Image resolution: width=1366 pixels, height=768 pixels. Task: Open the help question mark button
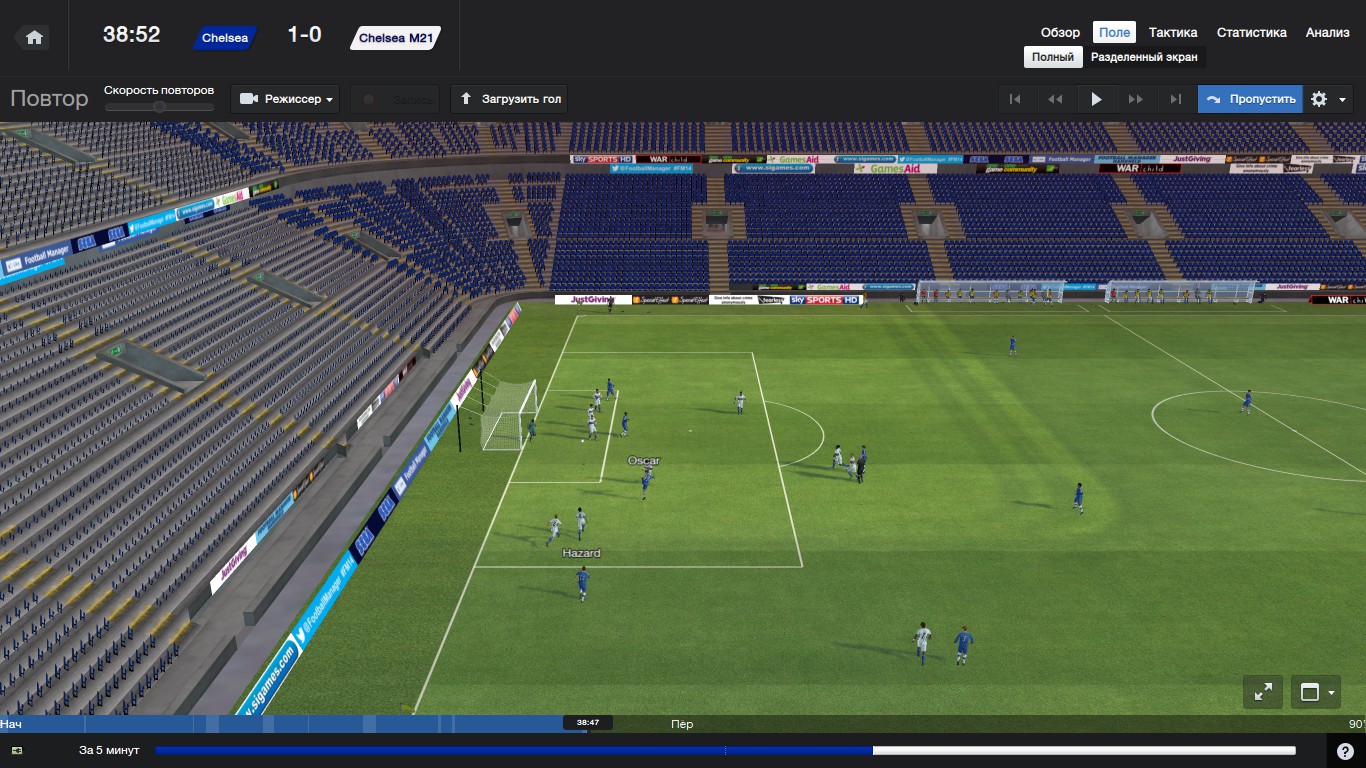coord(1345,751)
